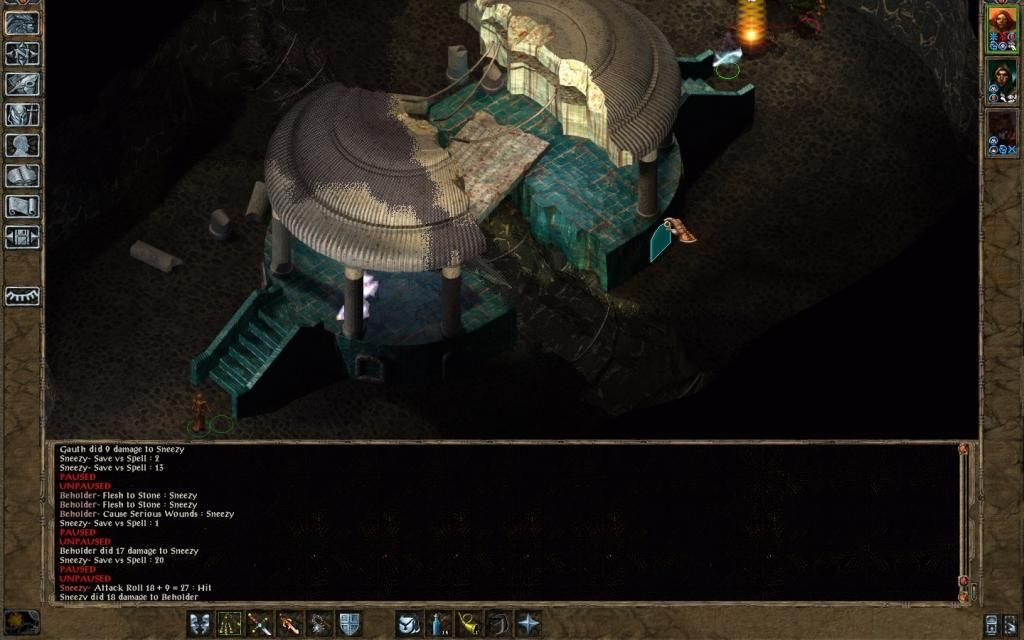1024x640 pixels.
Task: Activate the talk mask action button
Action: click(x=200, y=624)
